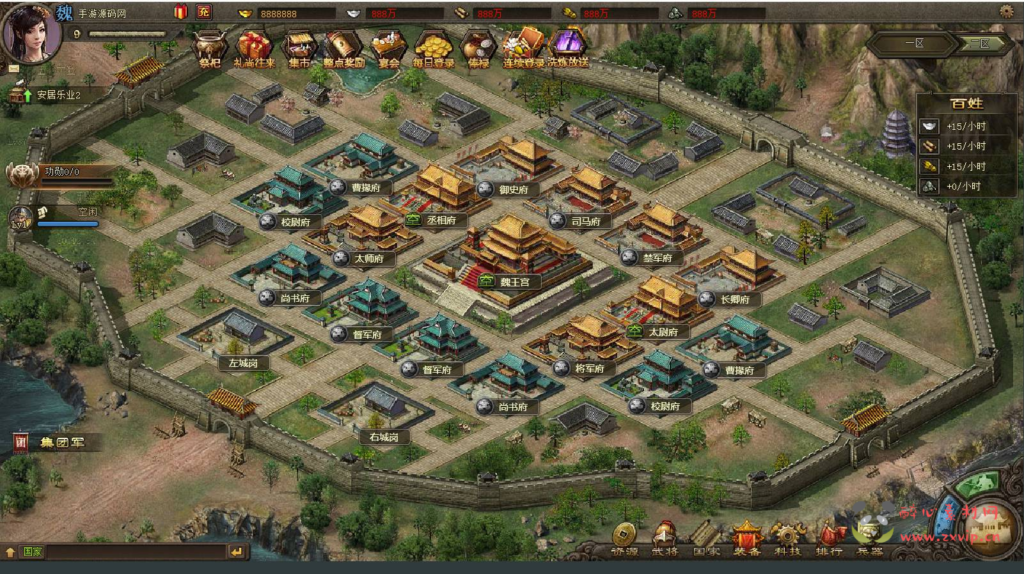Open the 祭祀 sacrifice cauldron icon
The height and width of the screenshot is (574, 1024).
209,45
